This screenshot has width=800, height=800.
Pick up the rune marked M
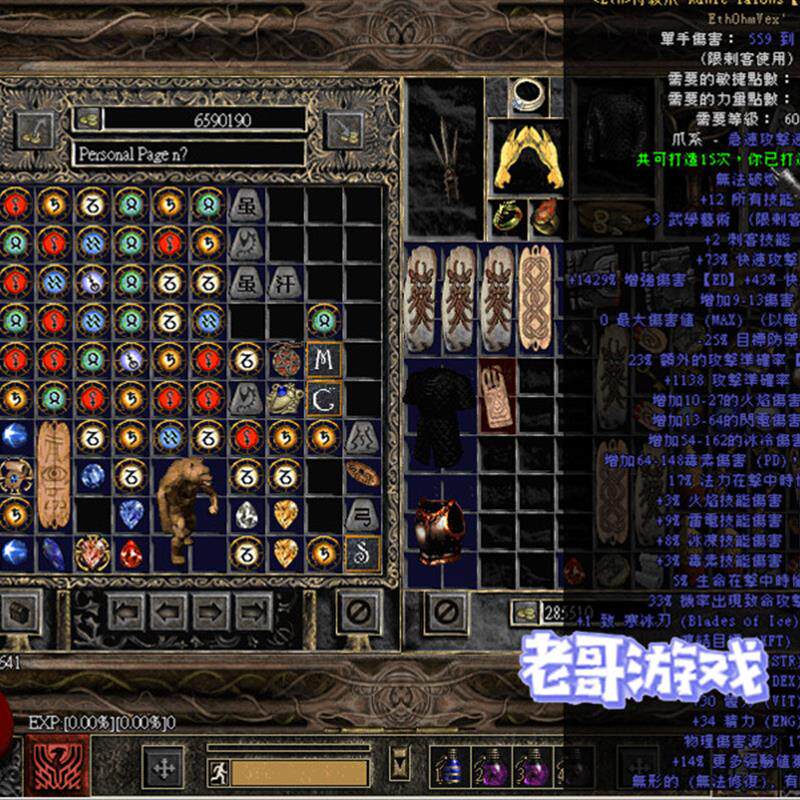pyautogui.click(x=323, y=360)
